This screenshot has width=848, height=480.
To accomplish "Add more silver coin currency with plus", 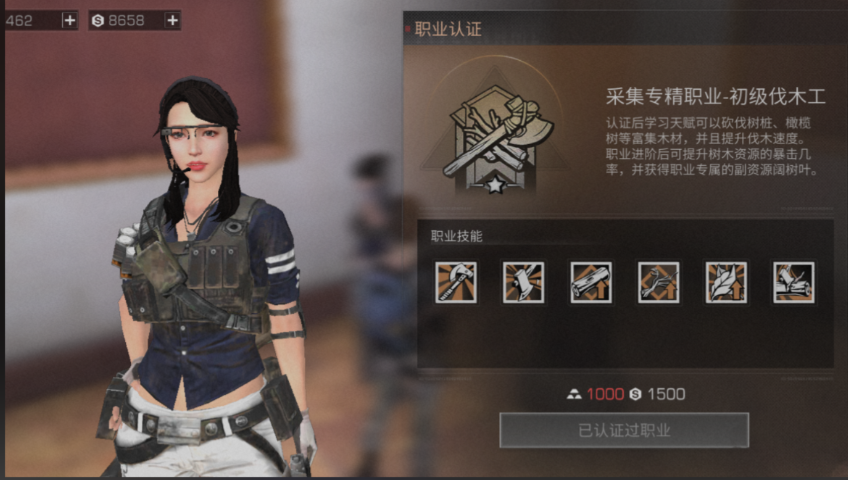I will (172, 20).
